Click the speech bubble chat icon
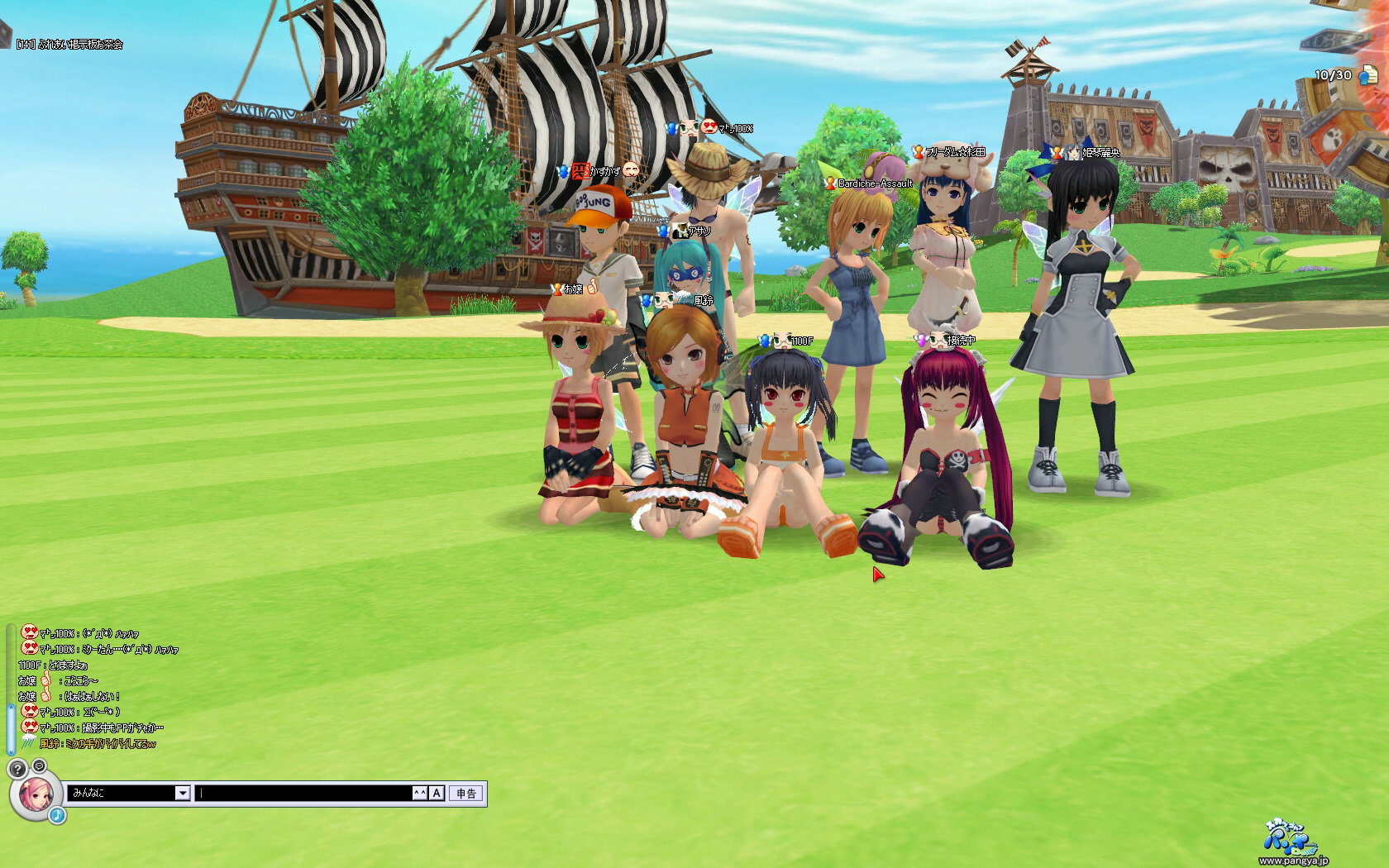Viewport: 1389px width, 868px height. (x=39, y=766)
